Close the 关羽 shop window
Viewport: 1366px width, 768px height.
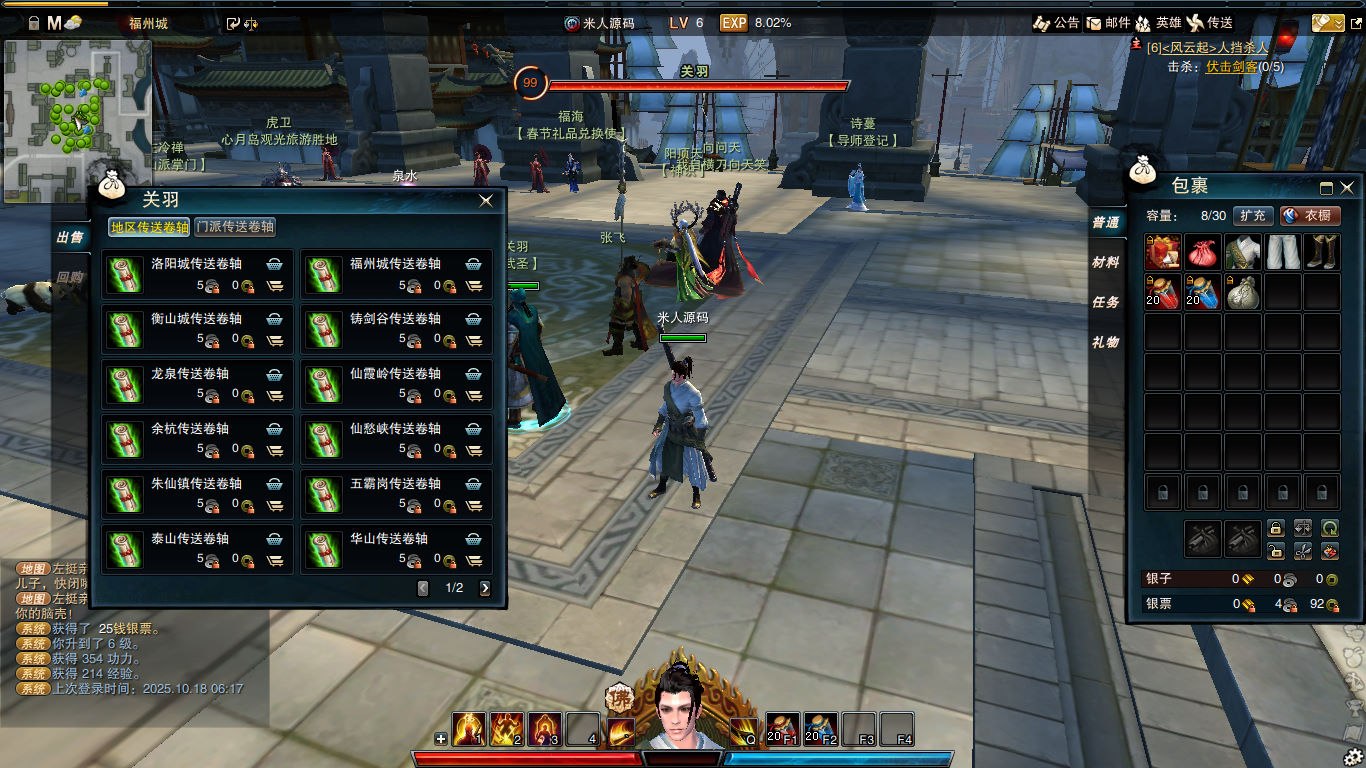(486, 201)
